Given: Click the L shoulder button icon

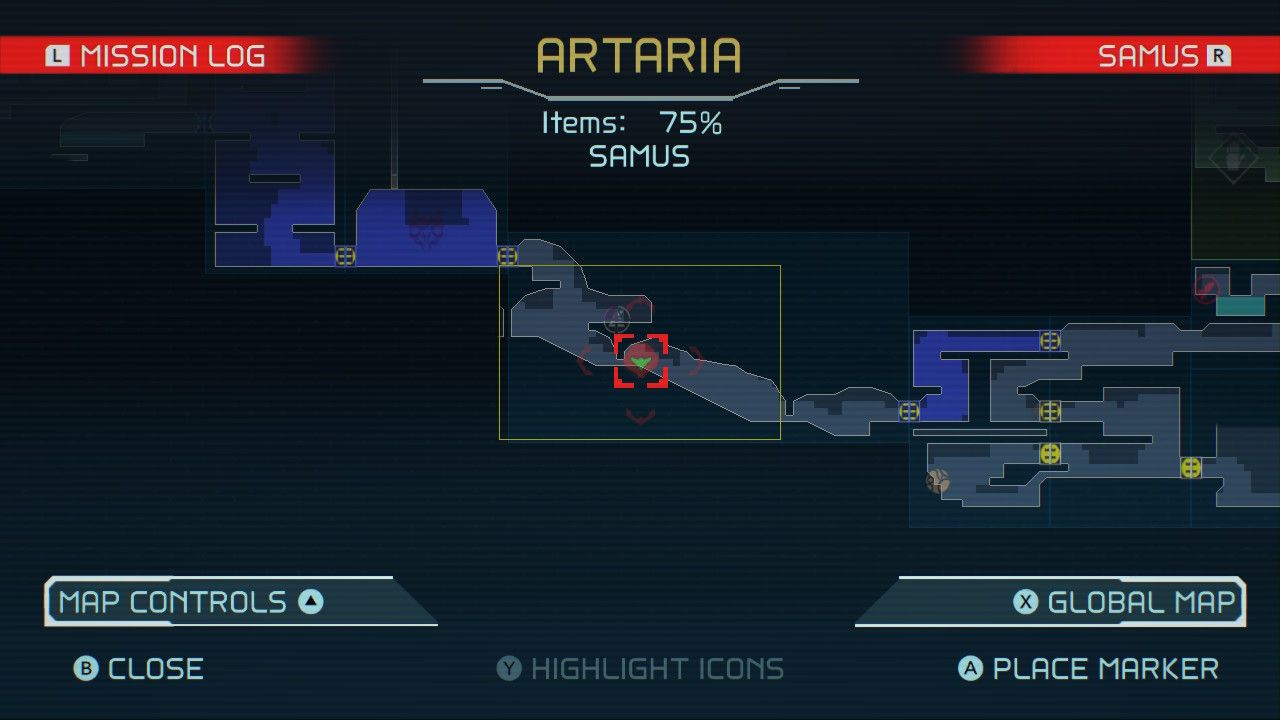Looking at the screenshot, I should [x=57, y=56].
